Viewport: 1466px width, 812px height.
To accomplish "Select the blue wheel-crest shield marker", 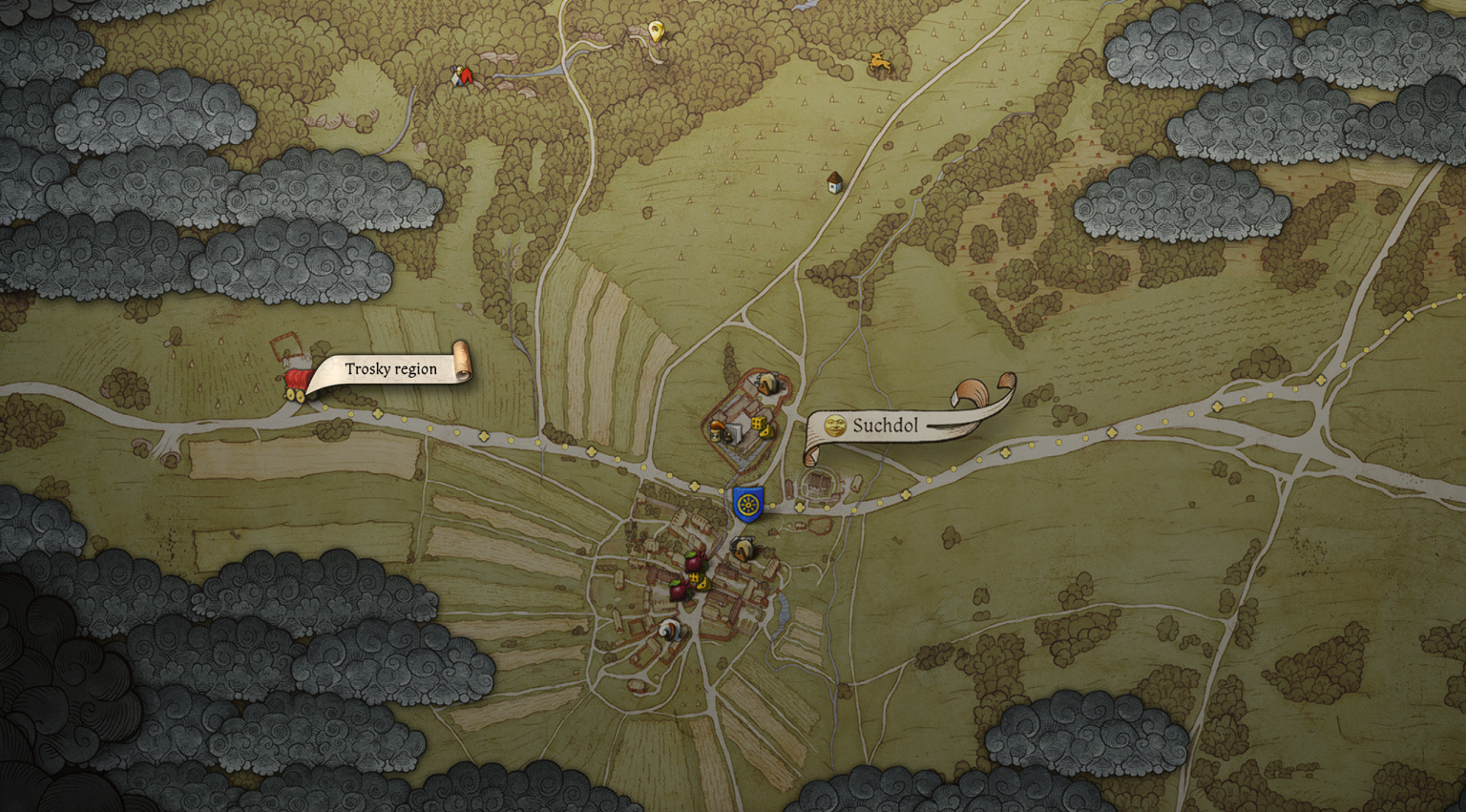I will click(748, 504).
